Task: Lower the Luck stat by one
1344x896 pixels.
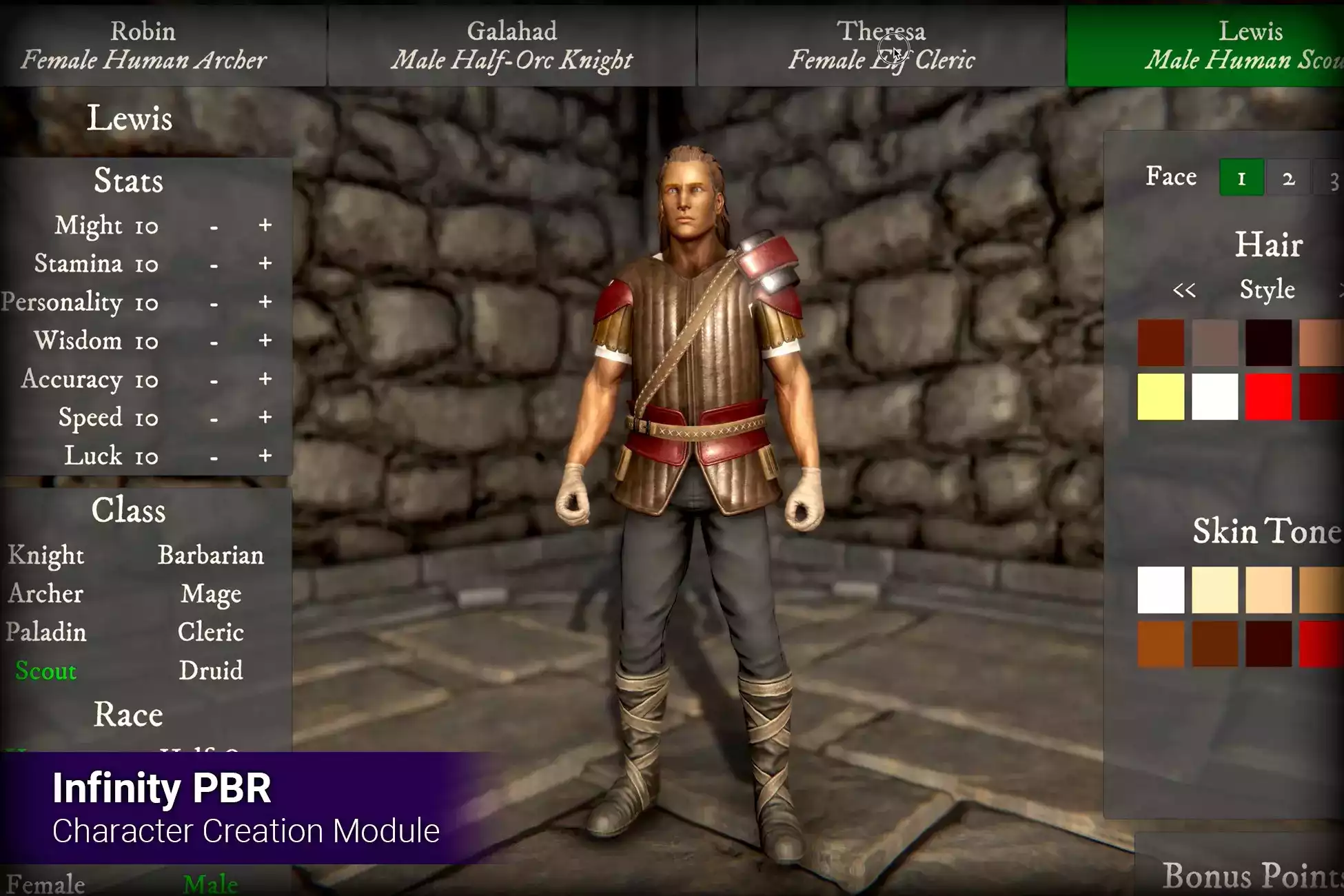Action: click(x=214, y=457)
